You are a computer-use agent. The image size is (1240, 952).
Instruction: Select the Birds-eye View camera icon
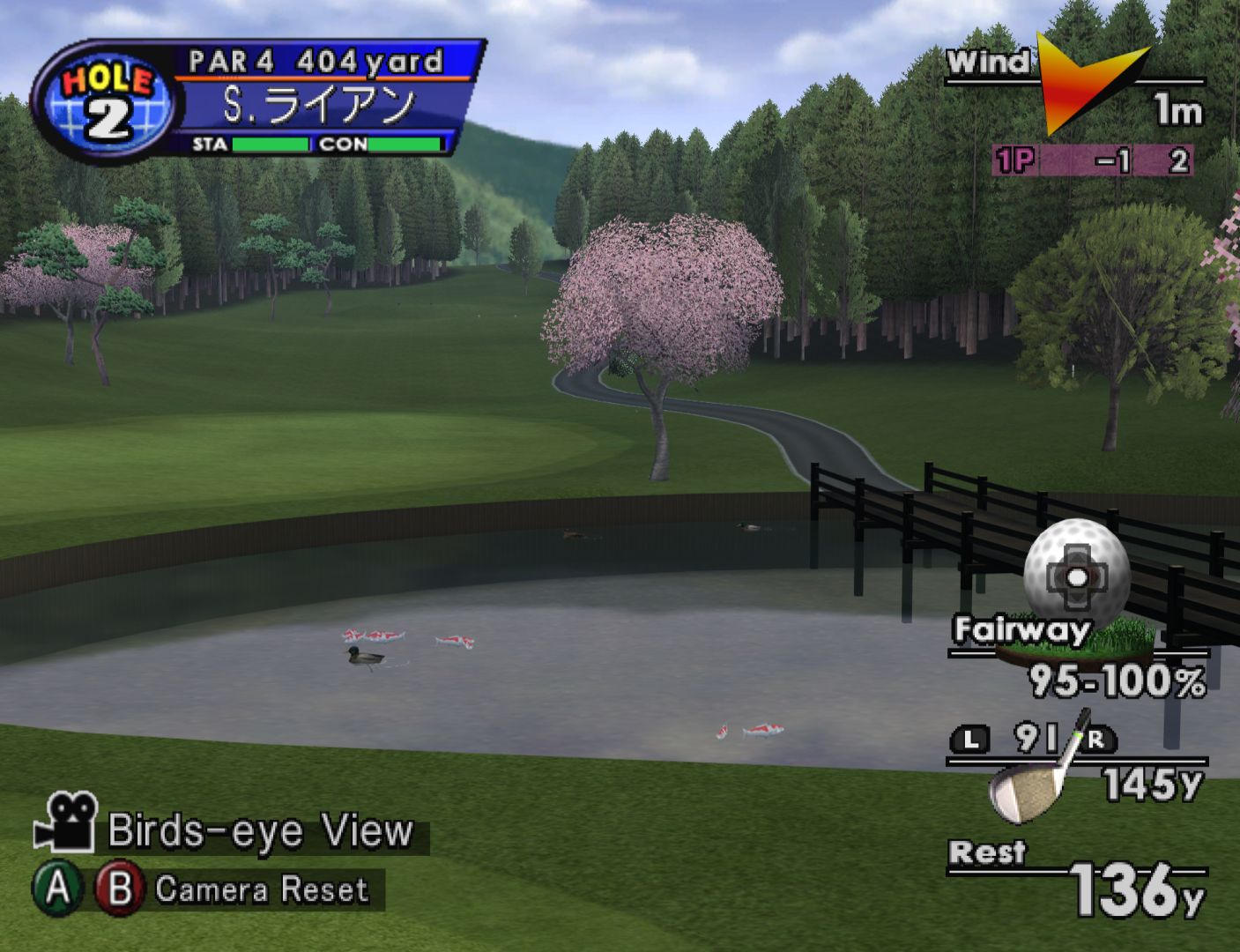66,823
